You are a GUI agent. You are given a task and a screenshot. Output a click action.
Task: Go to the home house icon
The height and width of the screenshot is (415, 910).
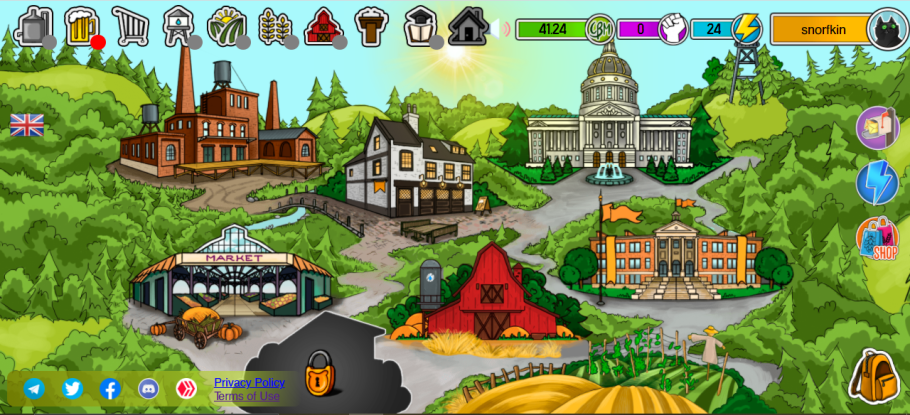(467, 26)
